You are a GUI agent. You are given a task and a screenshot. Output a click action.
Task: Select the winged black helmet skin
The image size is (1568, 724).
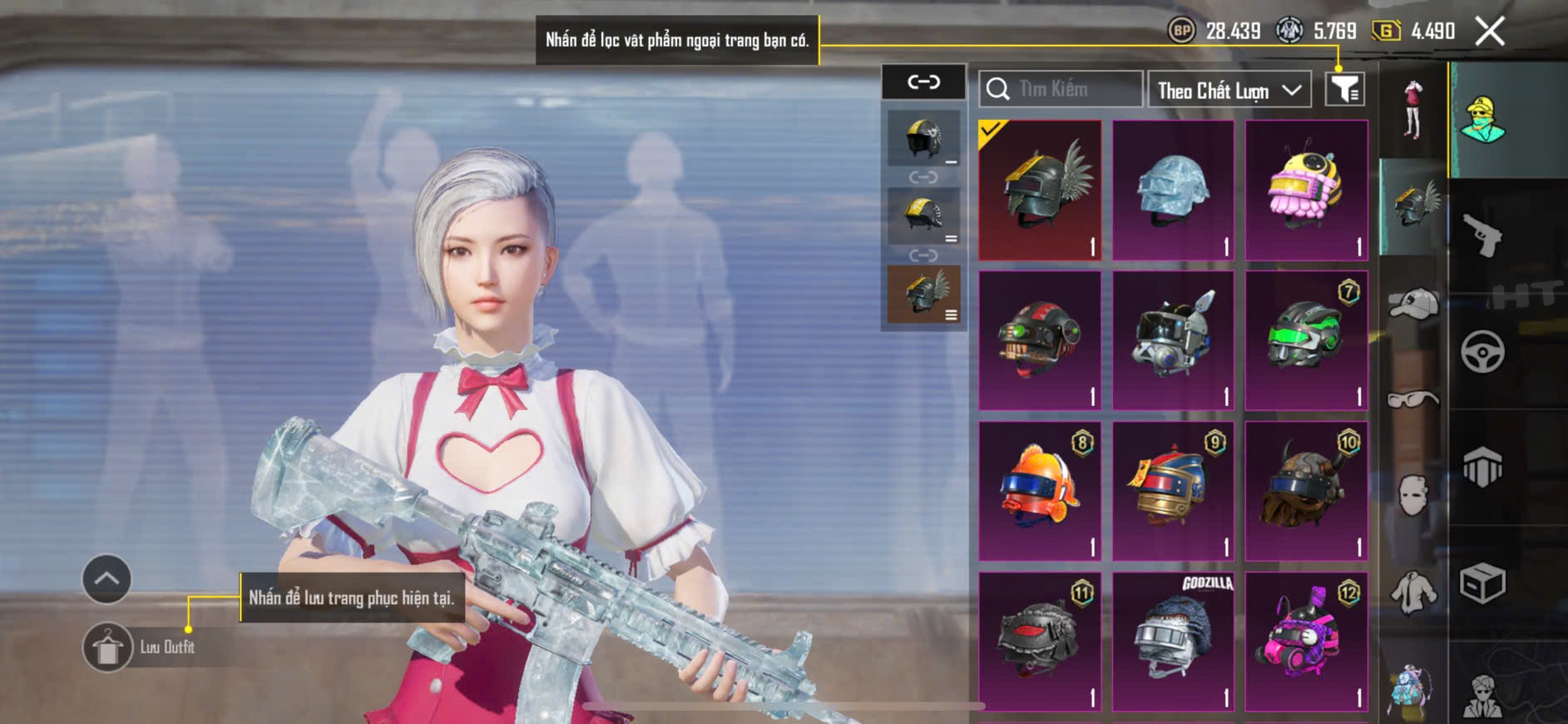click(1040, 190)
